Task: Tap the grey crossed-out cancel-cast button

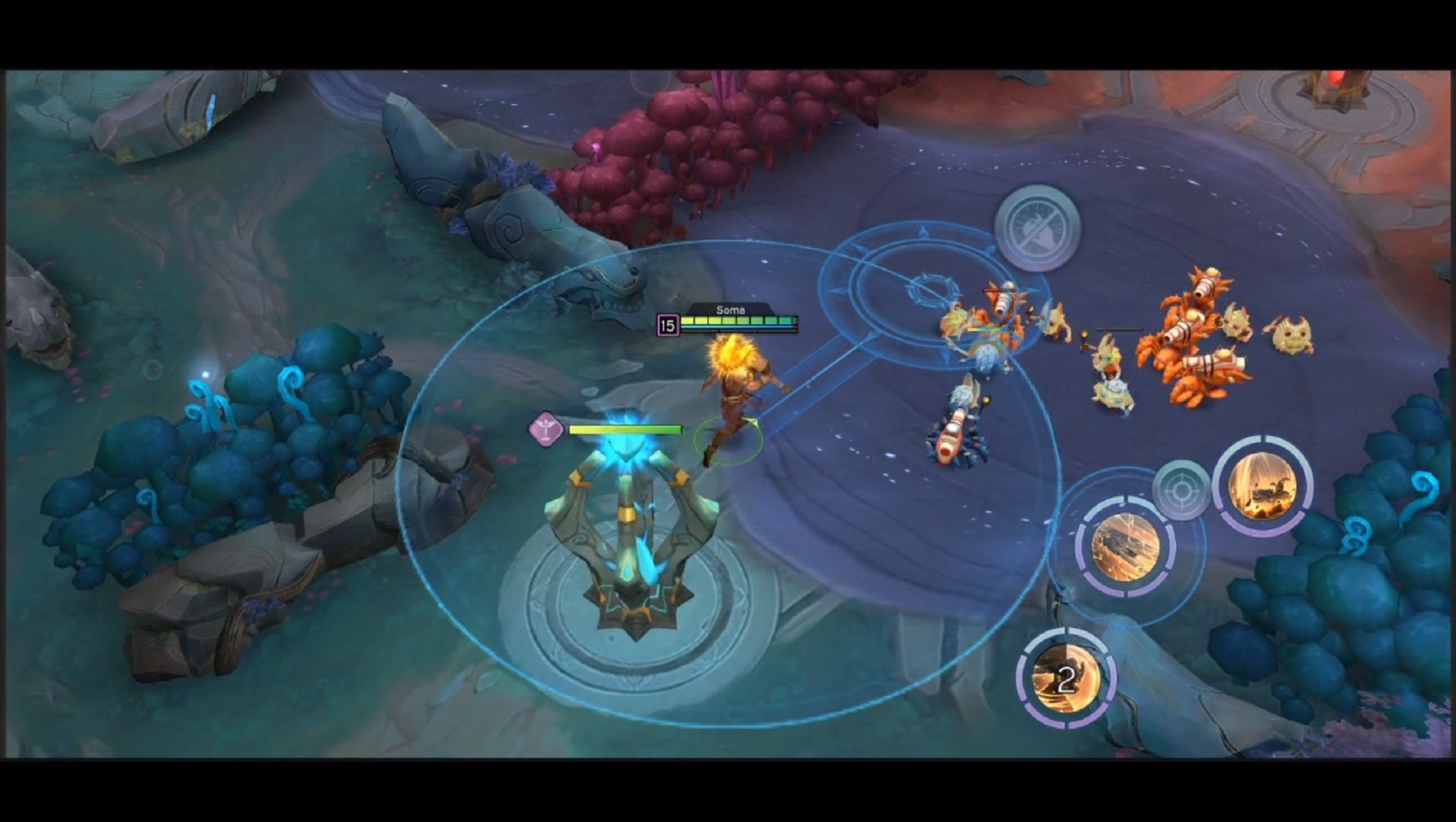Action: [1038, 228]
